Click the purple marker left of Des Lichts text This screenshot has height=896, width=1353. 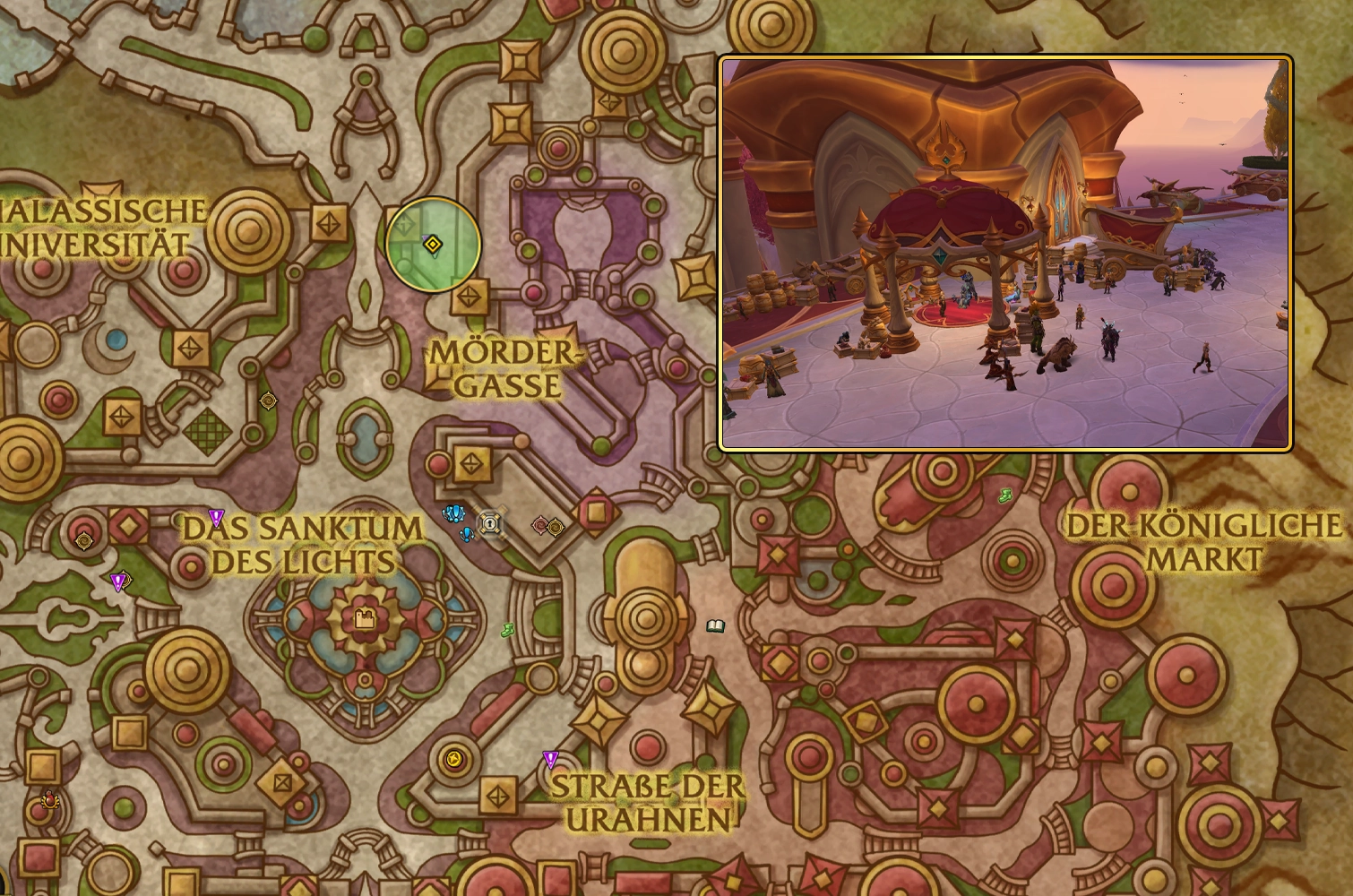pyautogui.click(x=119, y=581)
